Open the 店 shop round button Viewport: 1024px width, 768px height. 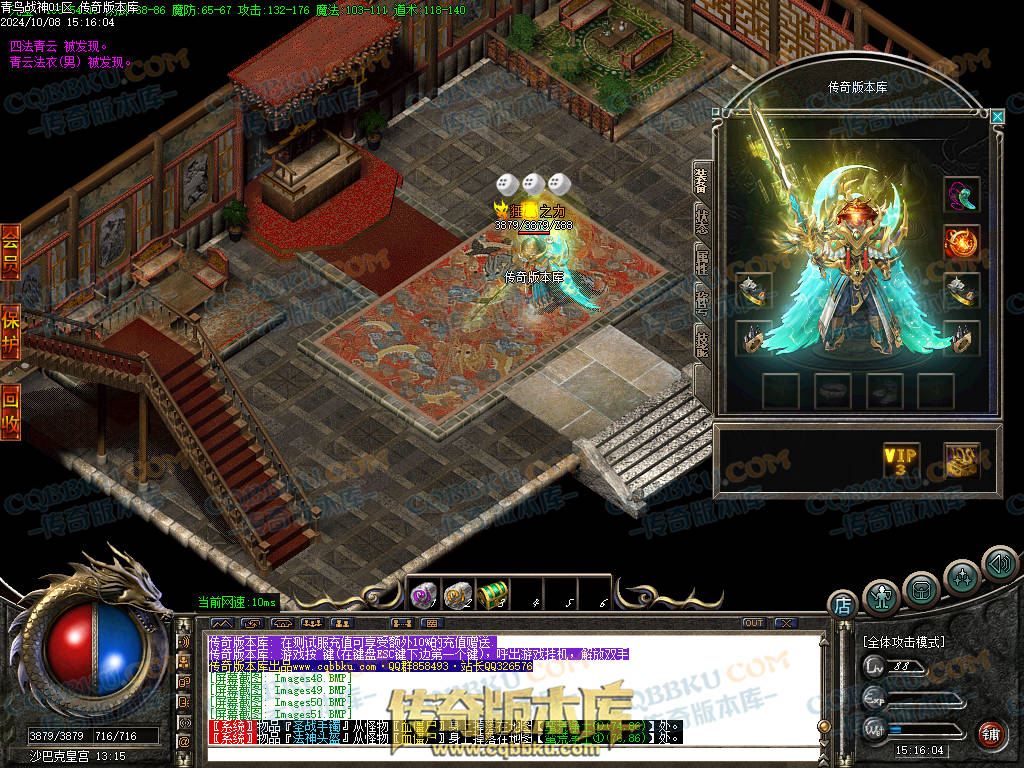click(x=842, y=604)
